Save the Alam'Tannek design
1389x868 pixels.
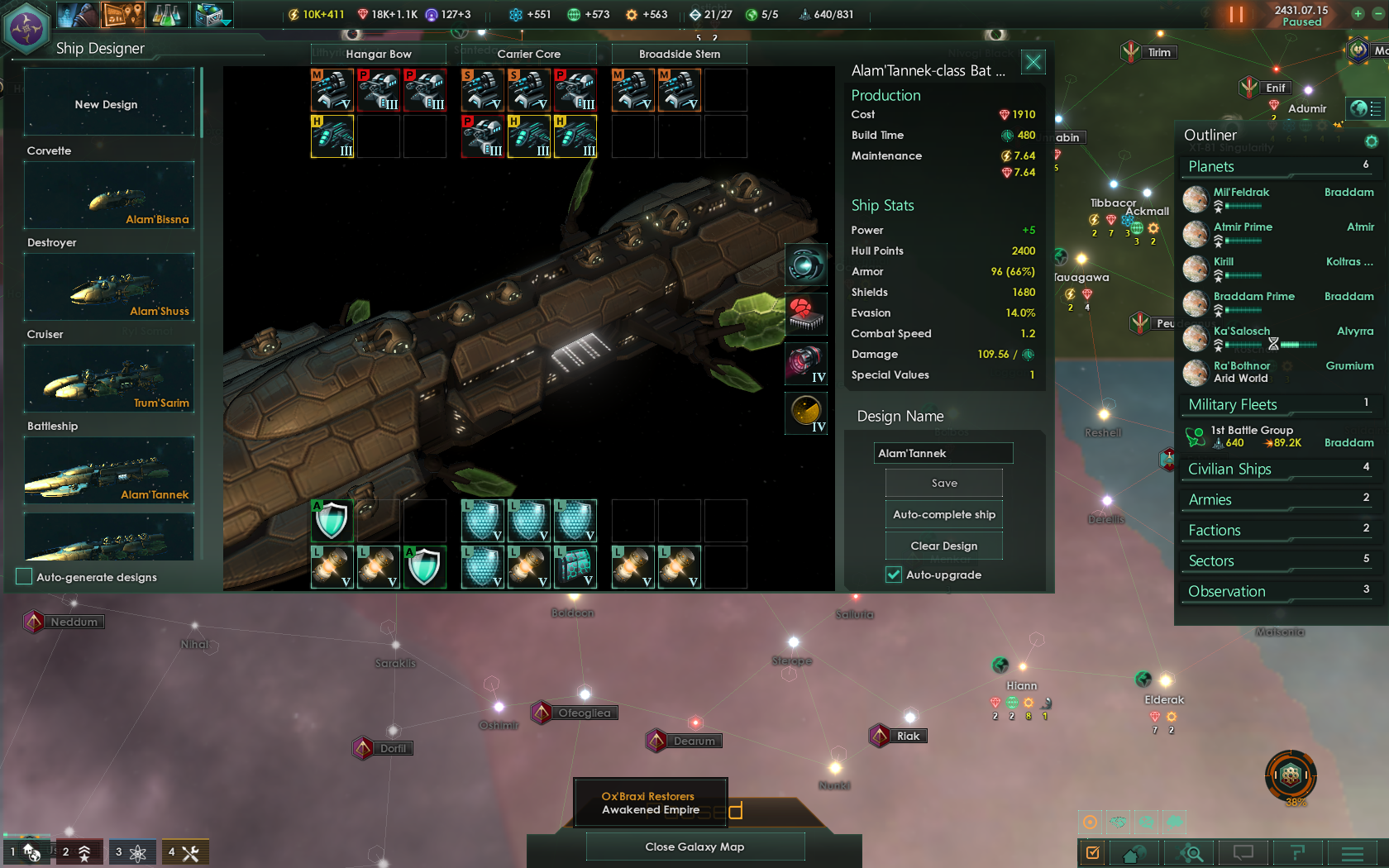[x=943, y=484]
